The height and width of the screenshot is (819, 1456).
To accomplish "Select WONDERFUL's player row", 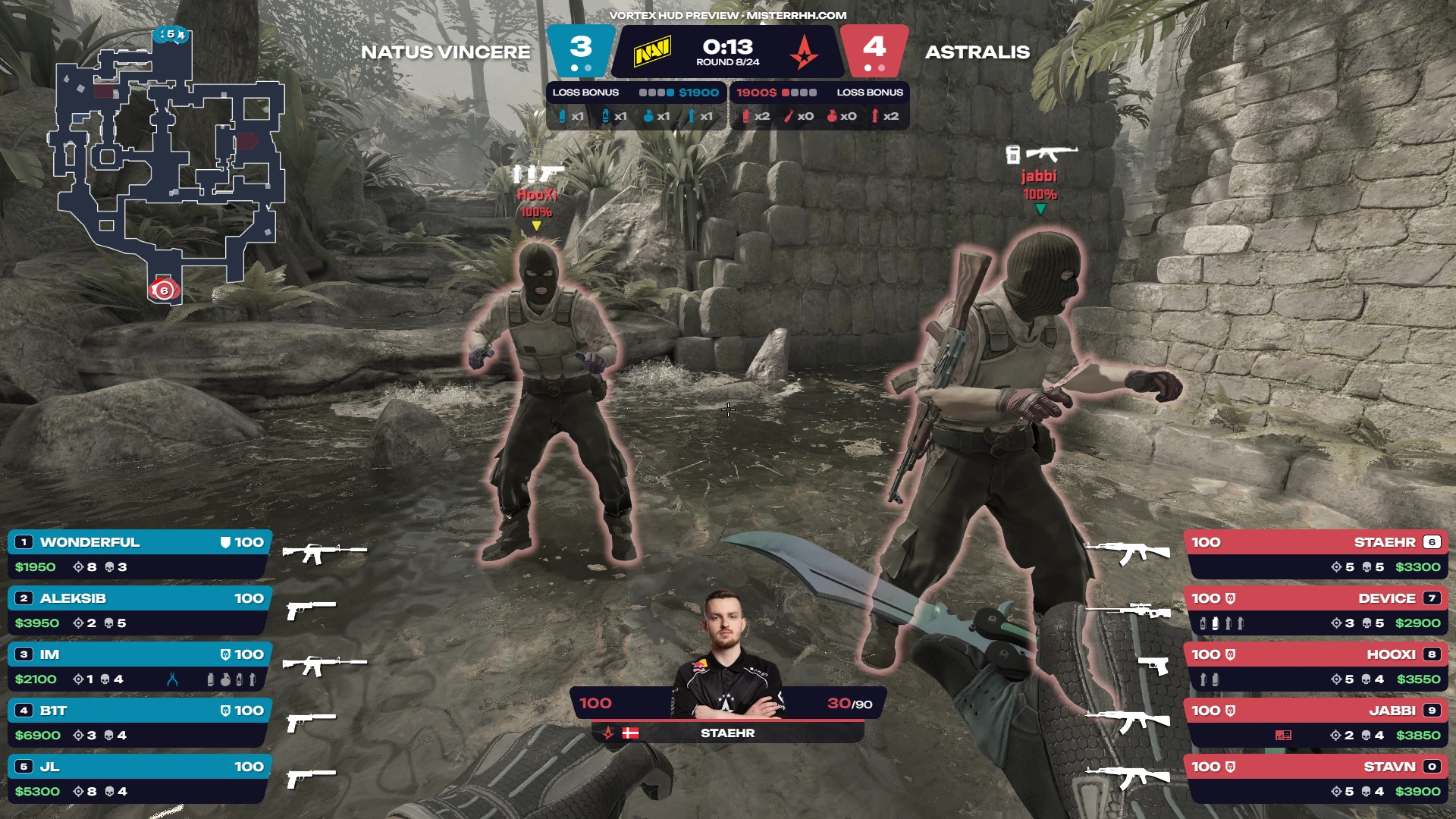I will (x=140, y=554).
